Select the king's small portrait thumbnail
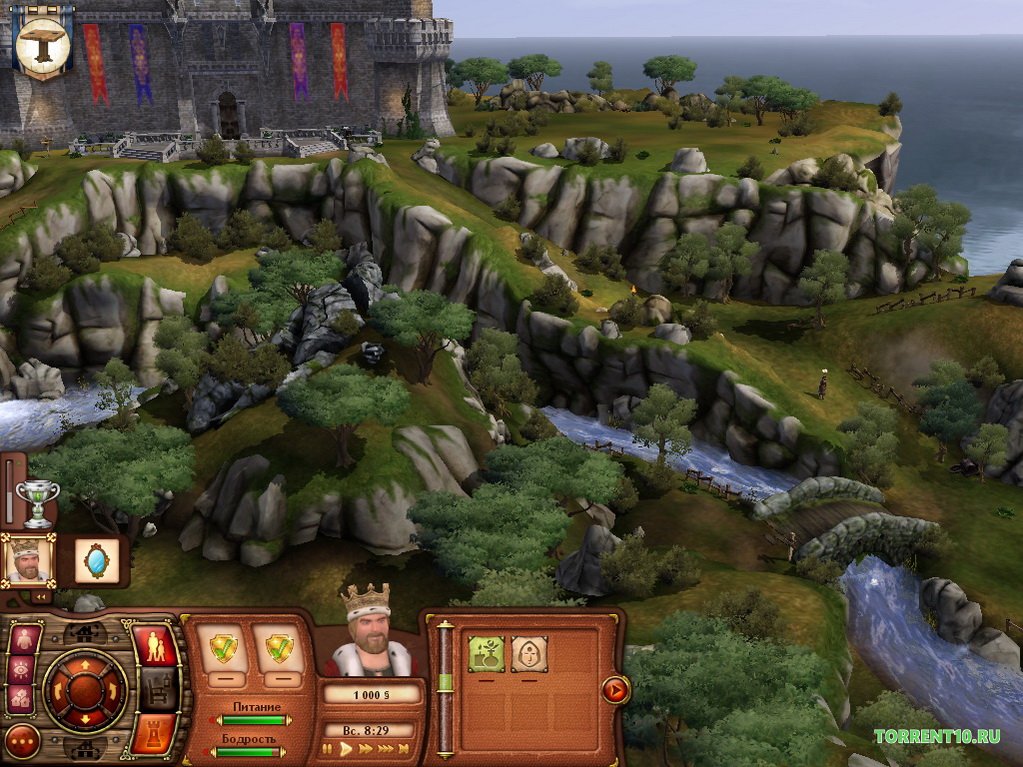Viewport: 1023px width, 767px height. click(25, 559)
